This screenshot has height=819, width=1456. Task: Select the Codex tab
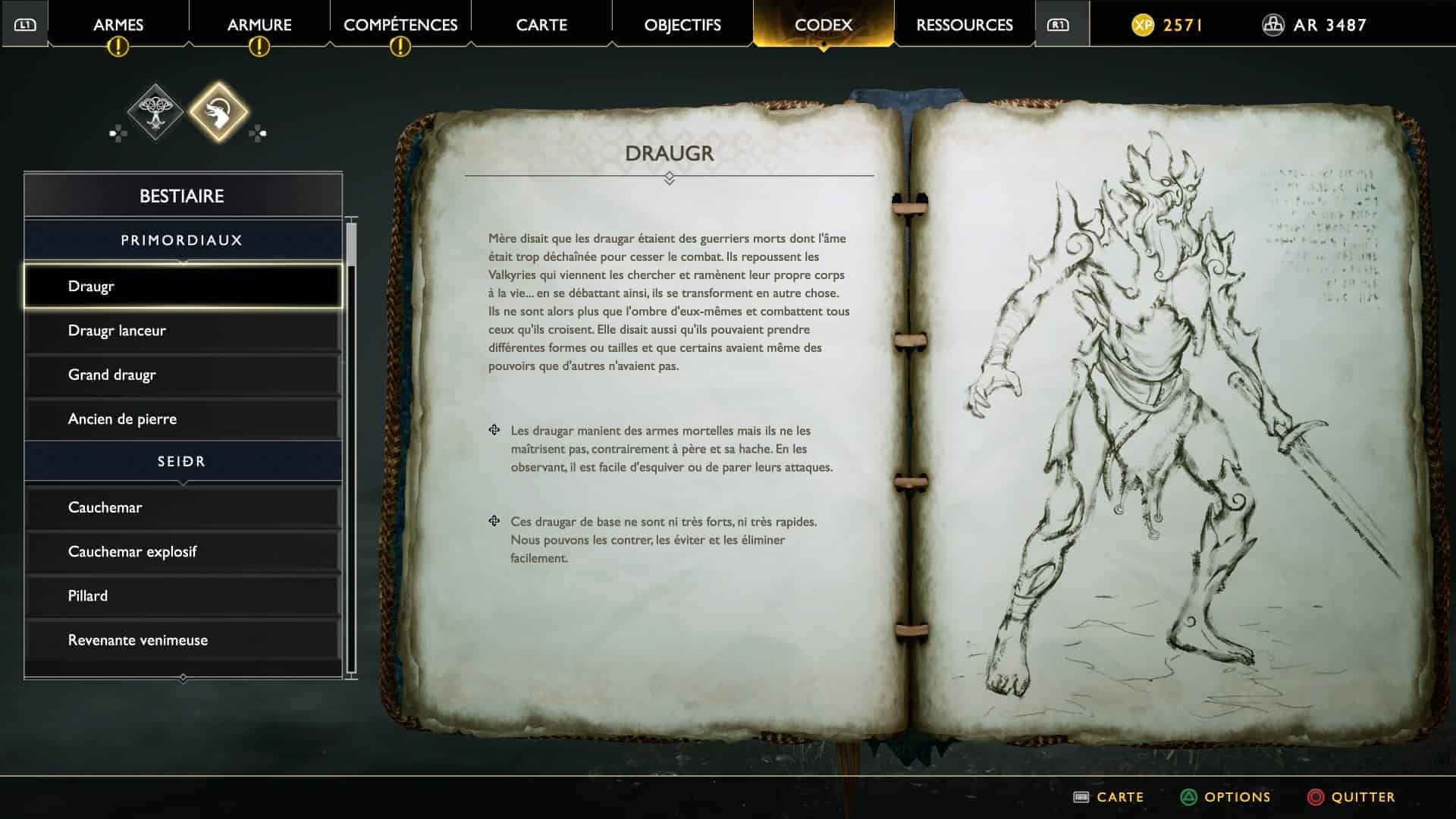coord(824,25)
